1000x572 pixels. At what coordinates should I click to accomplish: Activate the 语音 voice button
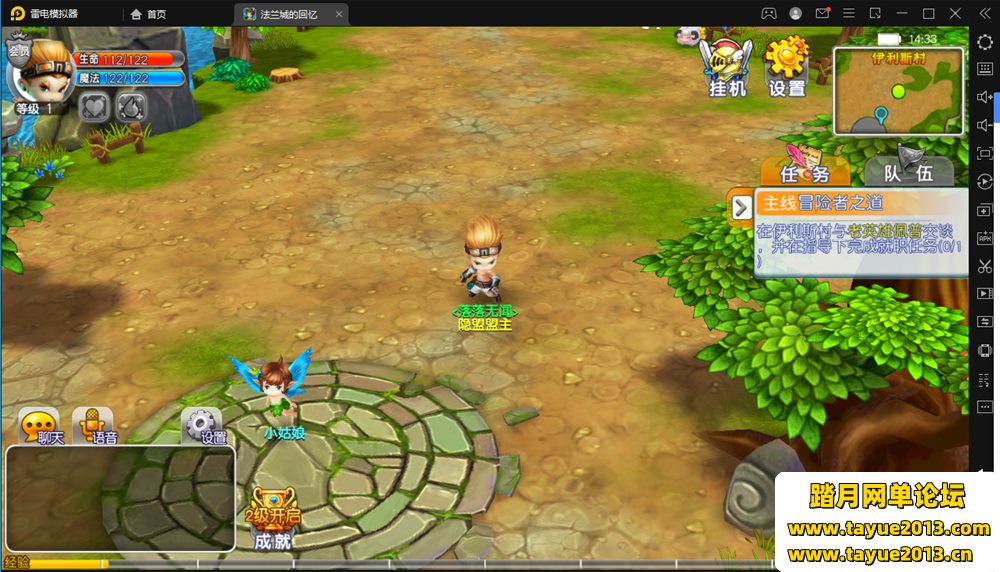click(93, 427)
